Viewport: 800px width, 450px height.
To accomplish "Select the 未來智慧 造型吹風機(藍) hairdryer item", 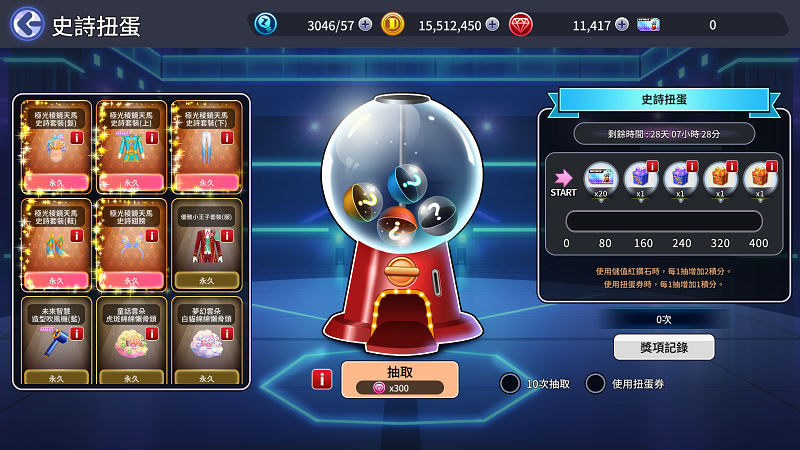I will coord(57,340).
